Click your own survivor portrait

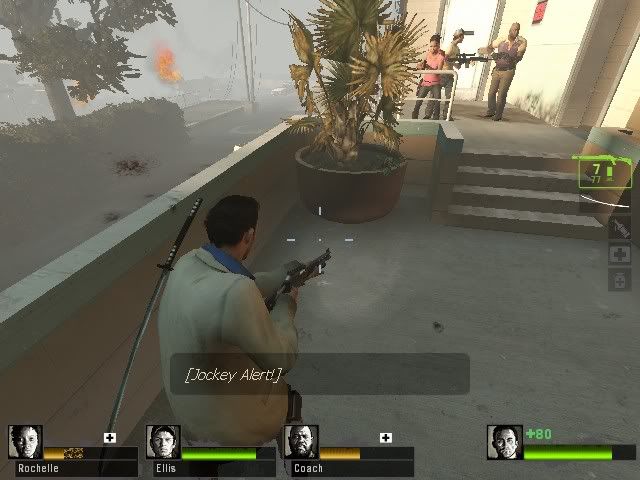[x=505, y=442]
